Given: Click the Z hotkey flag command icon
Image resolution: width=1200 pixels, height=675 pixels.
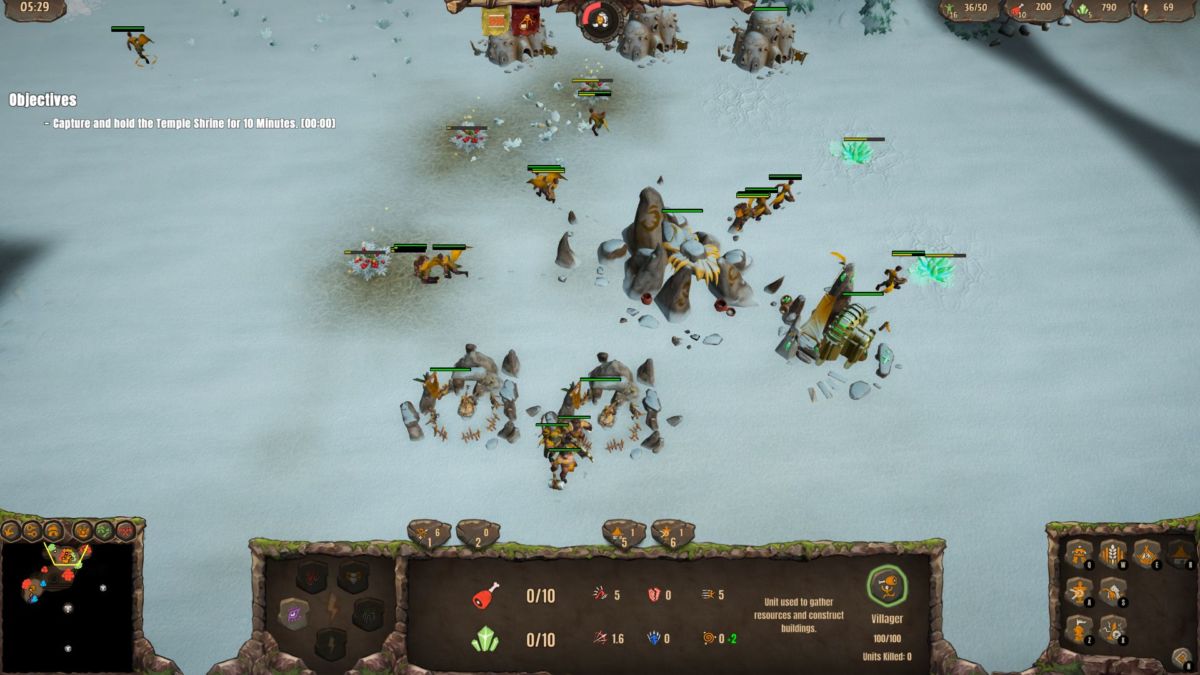Looking at the screenshot, I should pos(1079,629).
